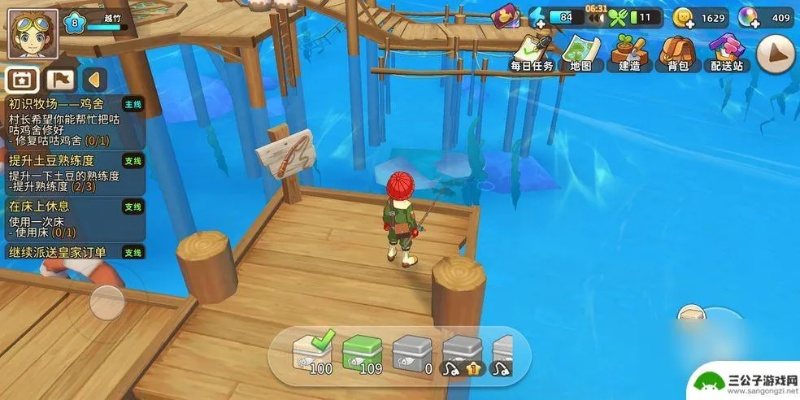The height and width of the screenshot is (400, 800).
Task: Click the brown round arrow button
Action: [774, 55]
